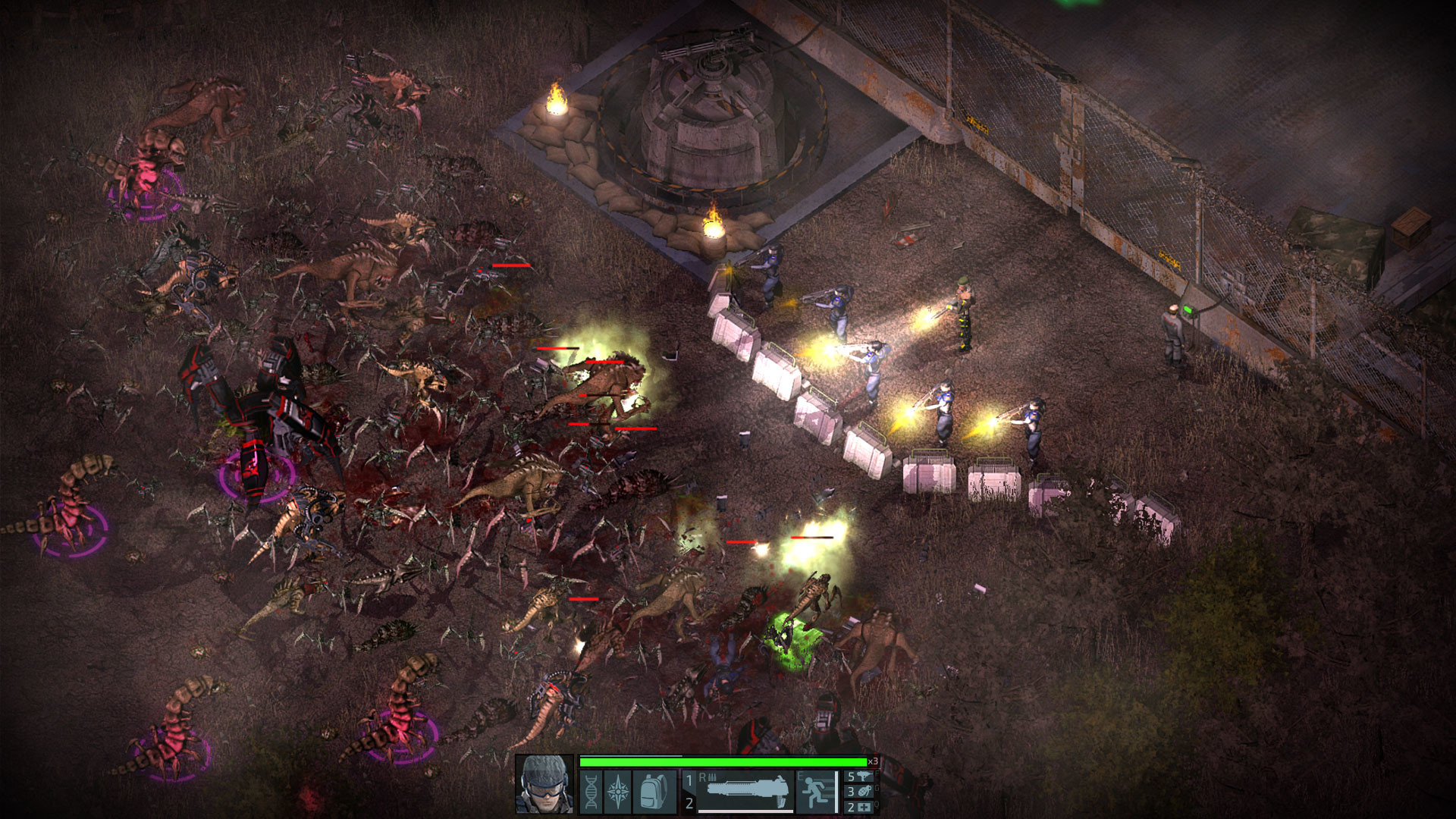Click the R reload ammo indicator

click(708, 777)
